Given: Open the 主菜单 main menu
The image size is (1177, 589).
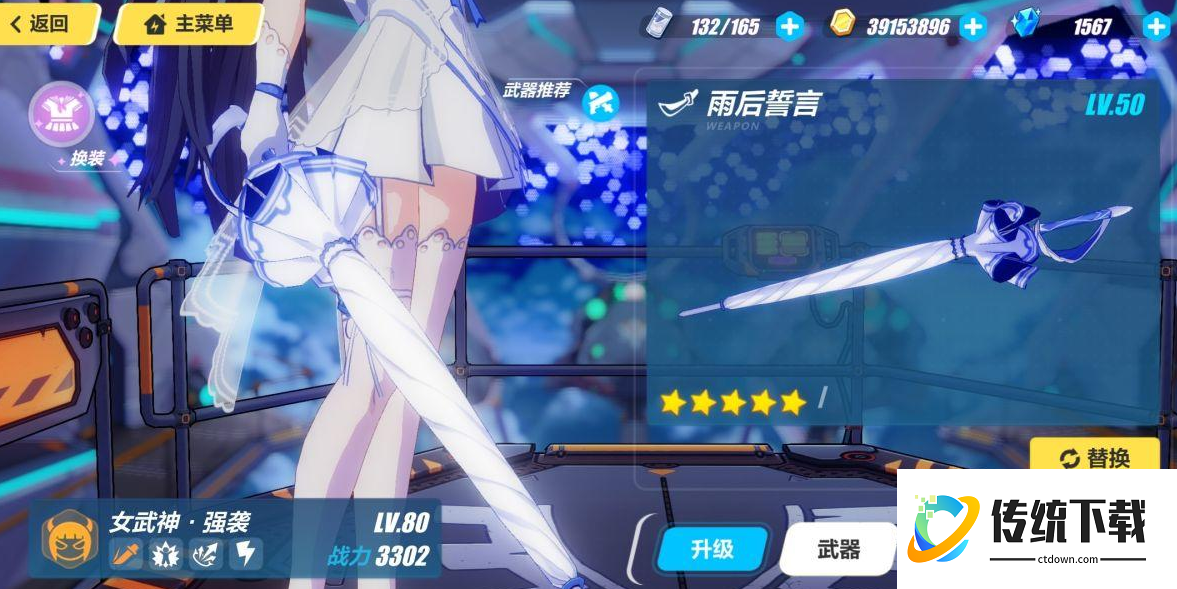Looking at the screenshot, I should click(190, 24).
